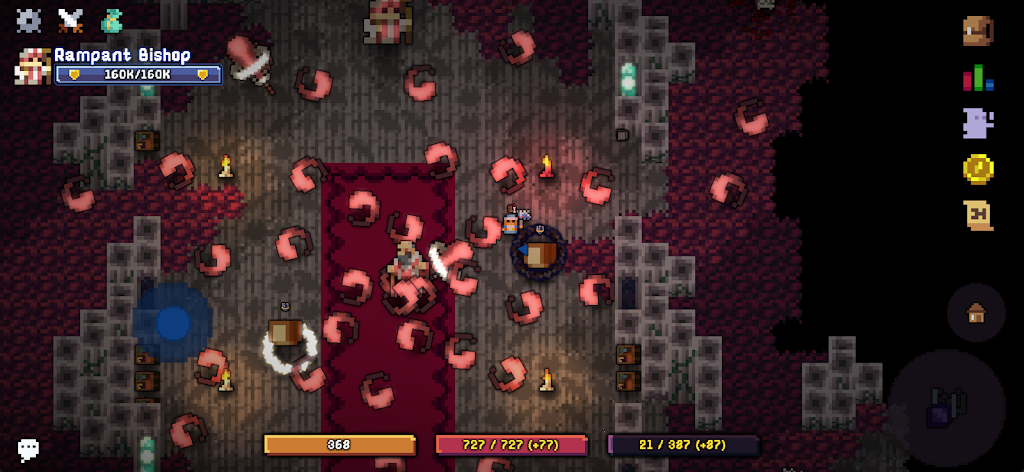Open the gold coin shop

[x=978, y=169]
